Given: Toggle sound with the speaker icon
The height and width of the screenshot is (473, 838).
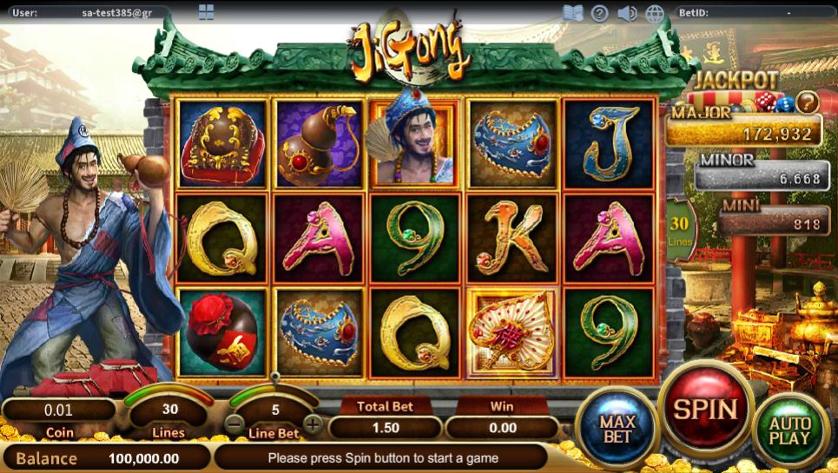Looking at the screenshot, I should pyautogui.click(x=627, y=13).
